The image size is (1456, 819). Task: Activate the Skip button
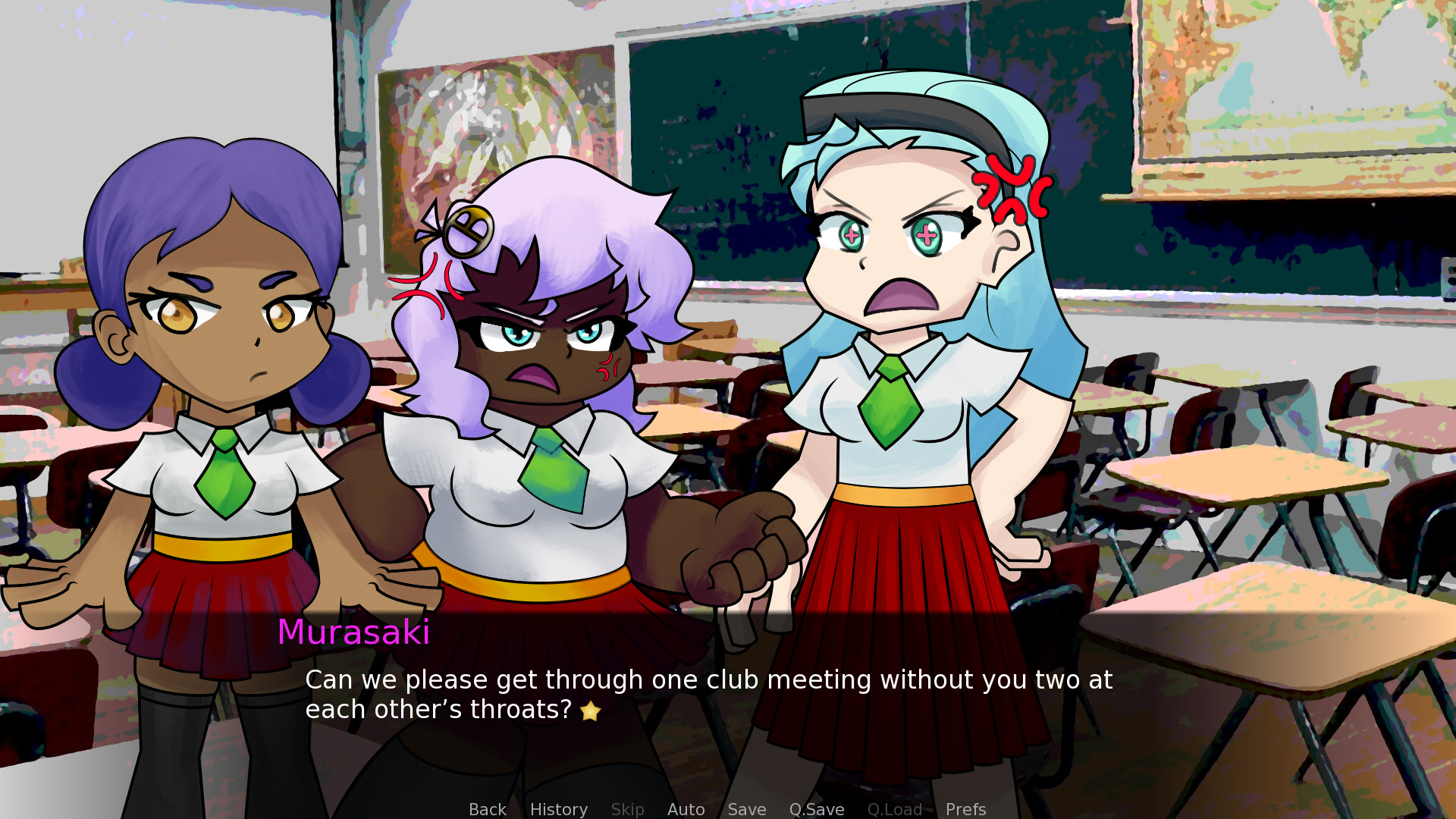627,809
